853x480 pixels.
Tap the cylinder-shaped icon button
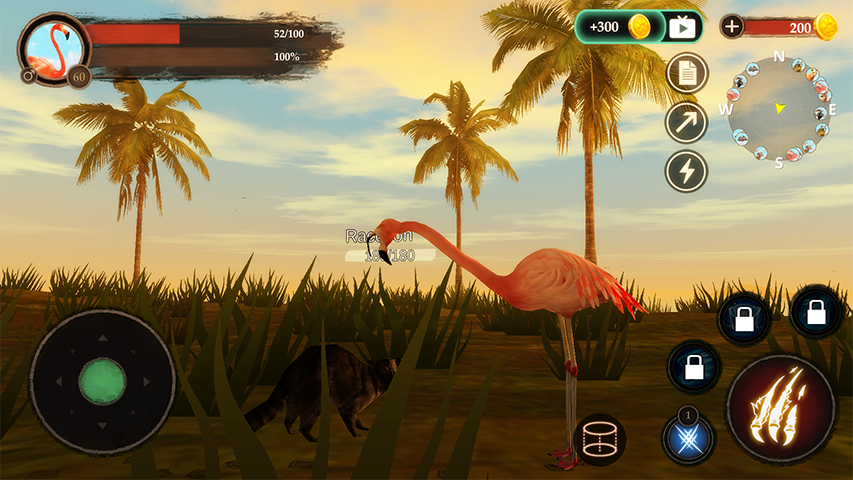[601, 439]
